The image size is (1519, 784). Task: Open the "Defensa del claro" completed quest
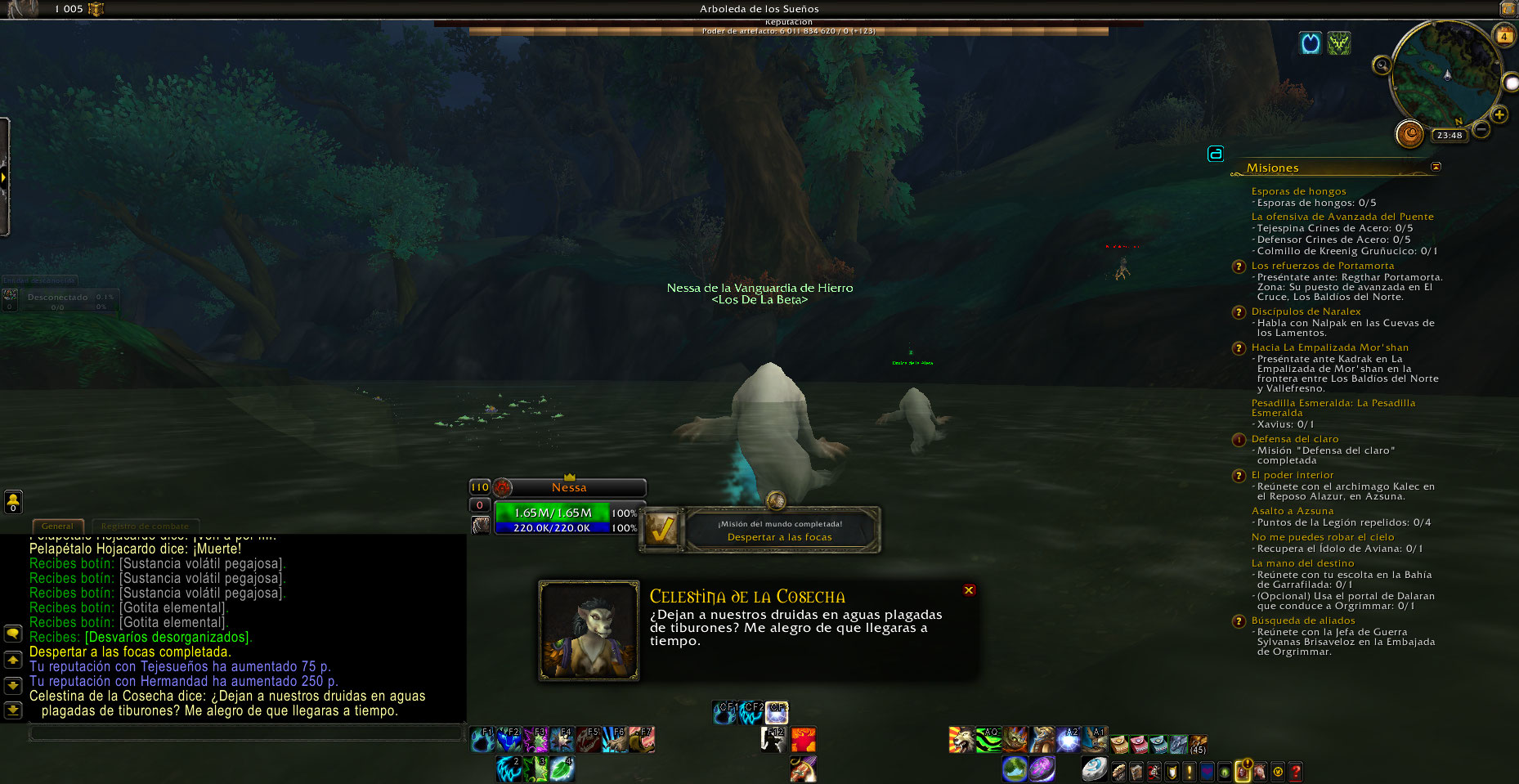[1294, 439]
